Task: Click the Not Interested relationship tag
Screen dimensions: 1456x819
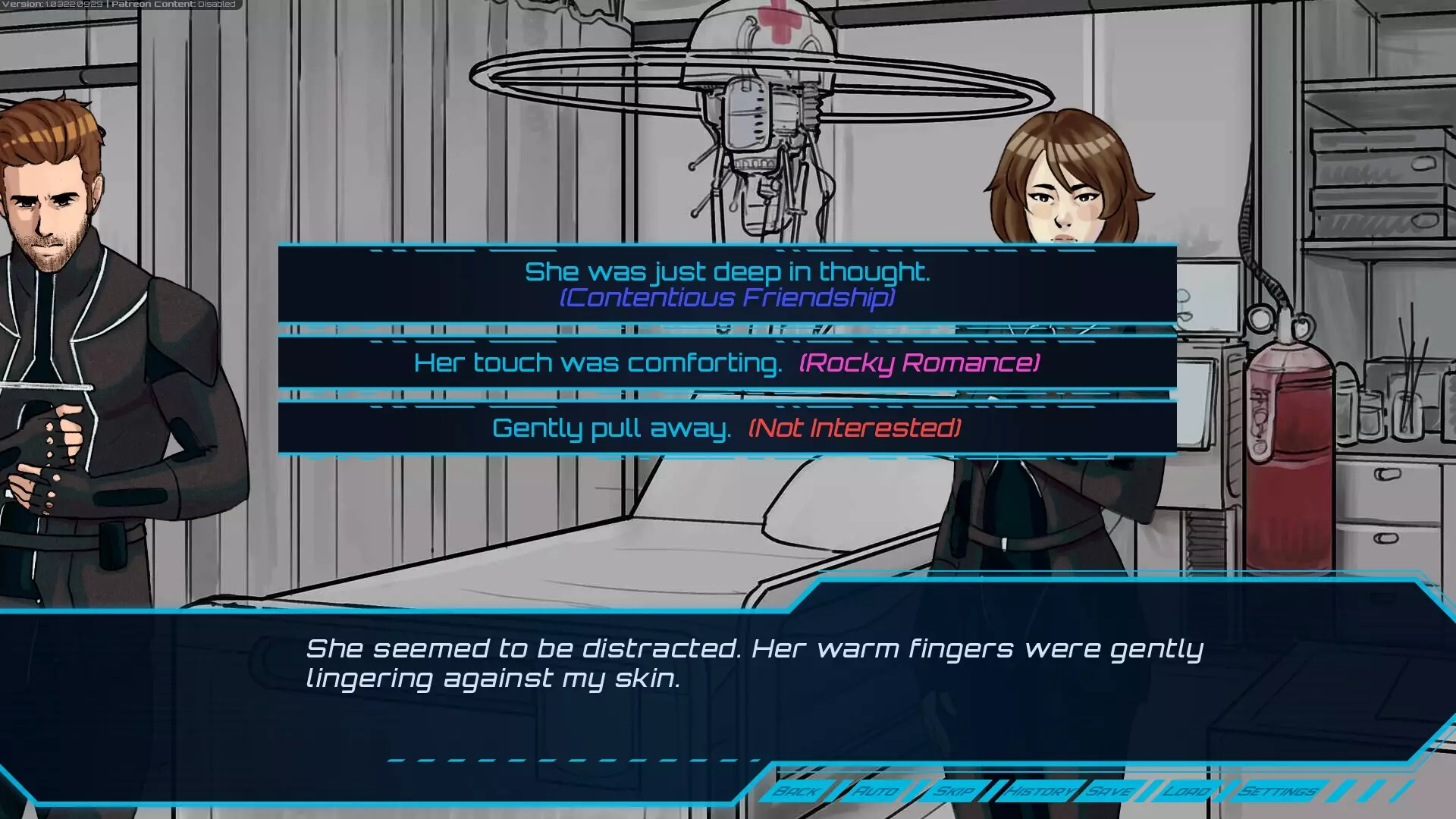Action: pos(854,428)
